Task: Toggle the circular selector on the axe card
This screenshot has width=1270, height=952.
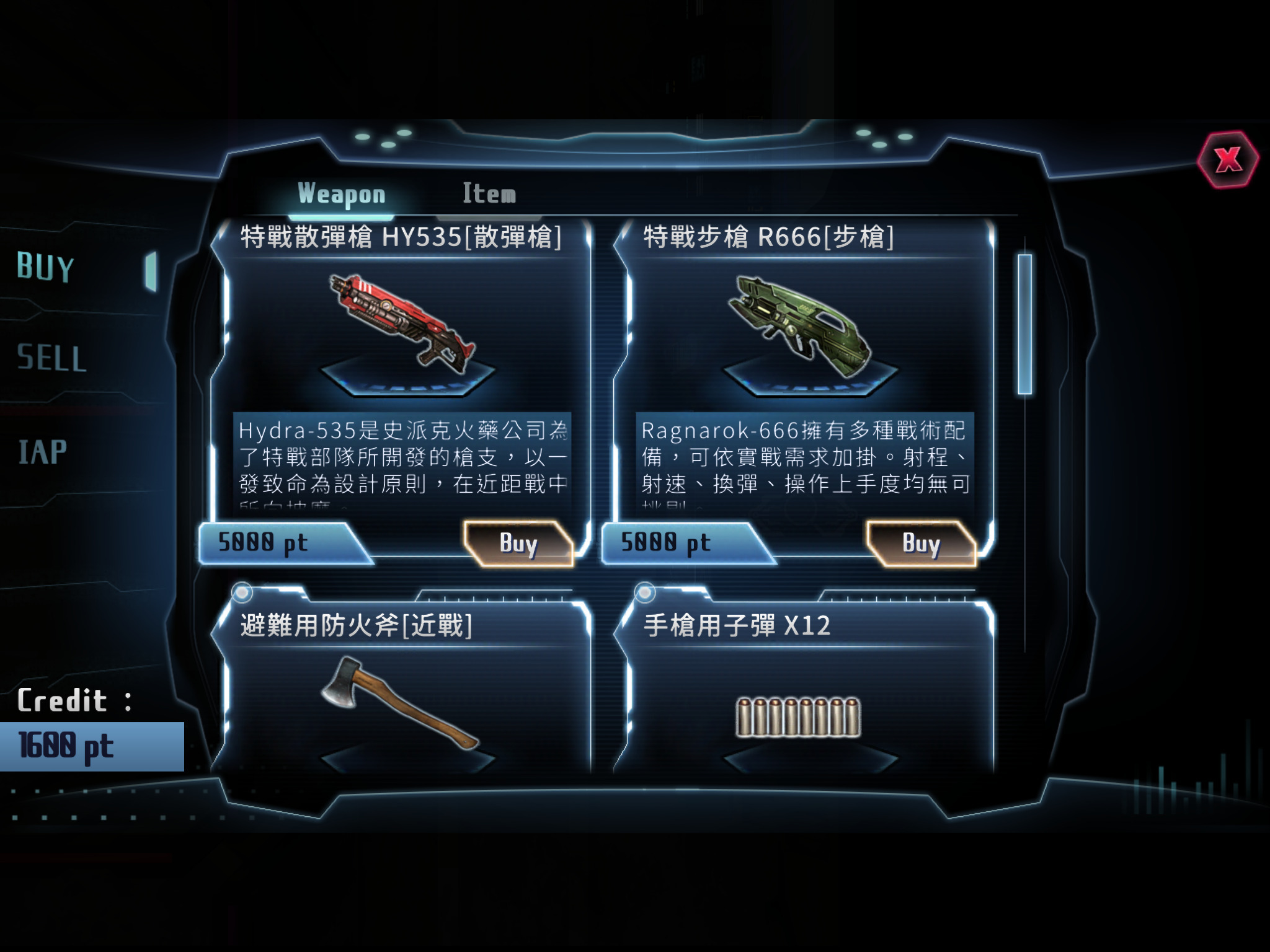Action: click(242, 593)
